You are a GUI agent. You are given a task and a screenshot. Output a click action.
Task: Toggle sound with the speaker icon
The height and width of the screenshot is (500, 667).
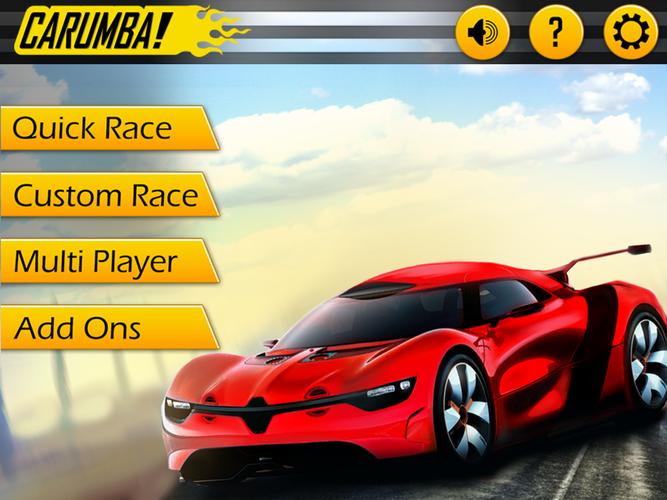point(482,33)
